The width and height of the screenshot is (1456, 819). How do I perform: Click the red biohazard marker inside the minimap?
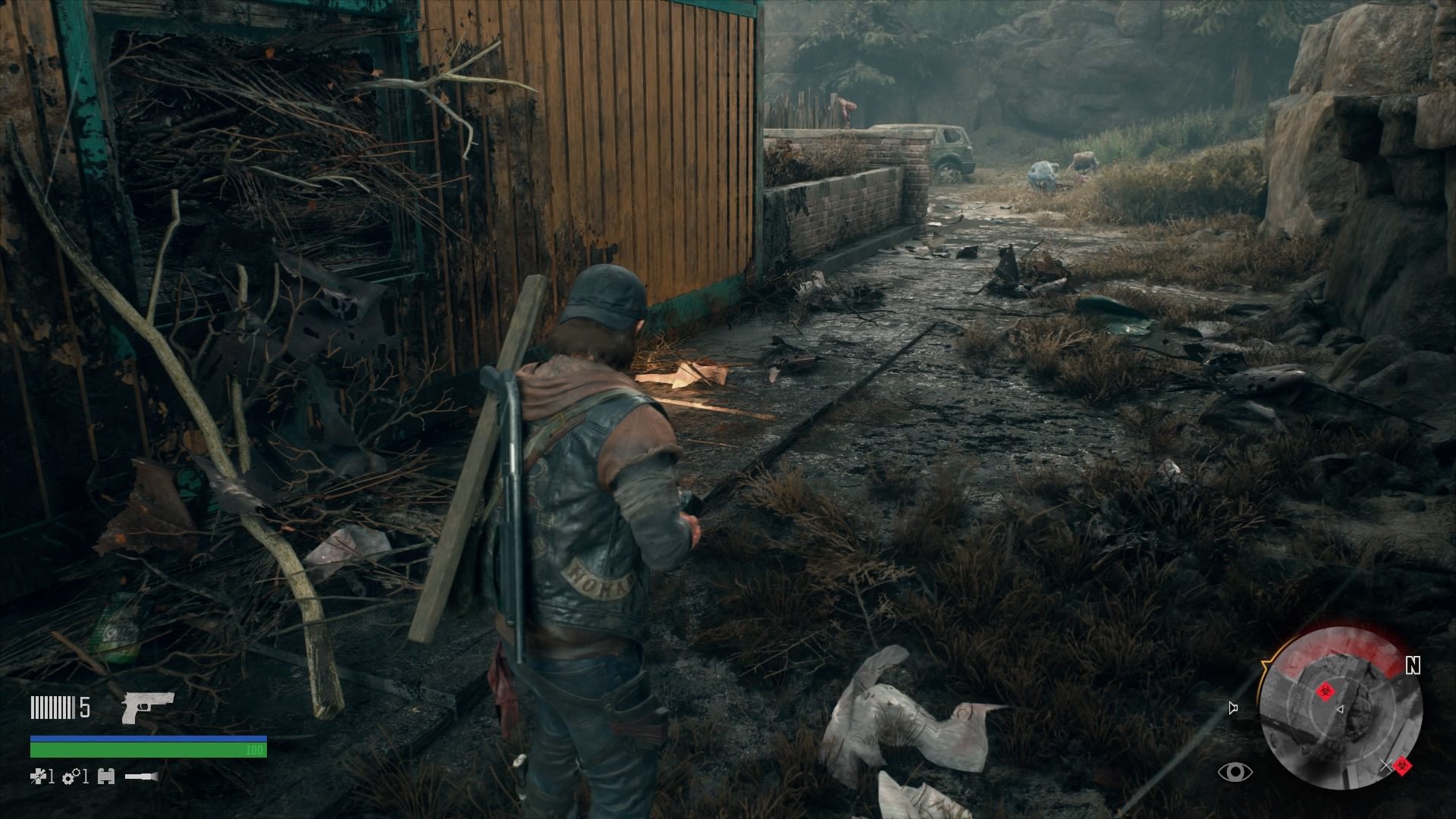1326,692
